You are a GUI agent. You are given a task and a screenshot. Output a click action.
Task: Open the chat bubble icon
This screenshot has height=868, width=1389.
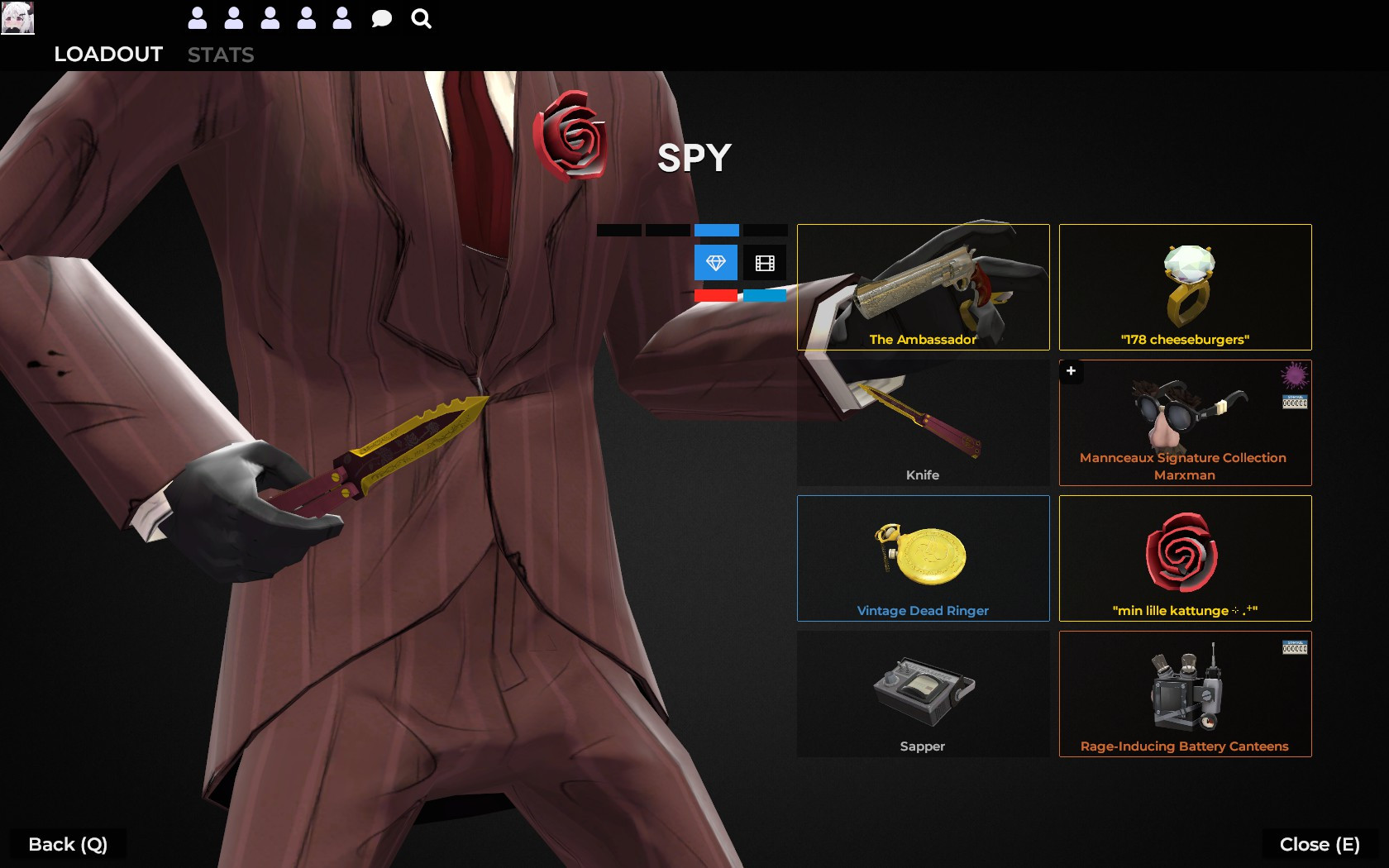point(381,17)
